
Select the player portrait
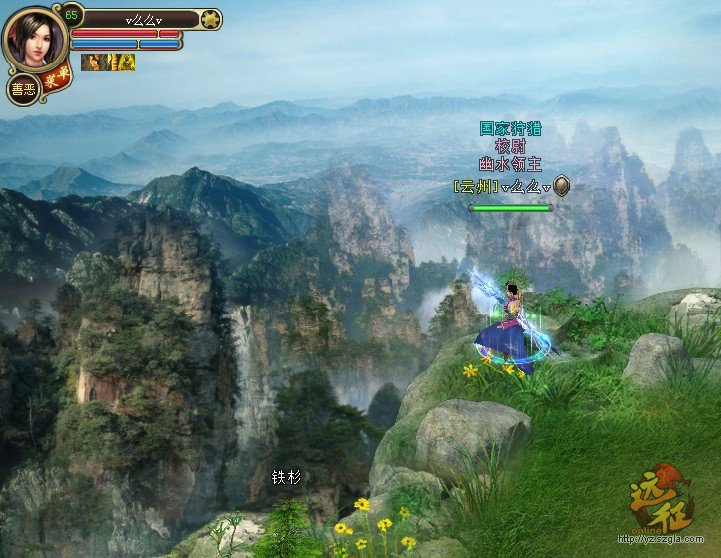click(x=34, y=39)
